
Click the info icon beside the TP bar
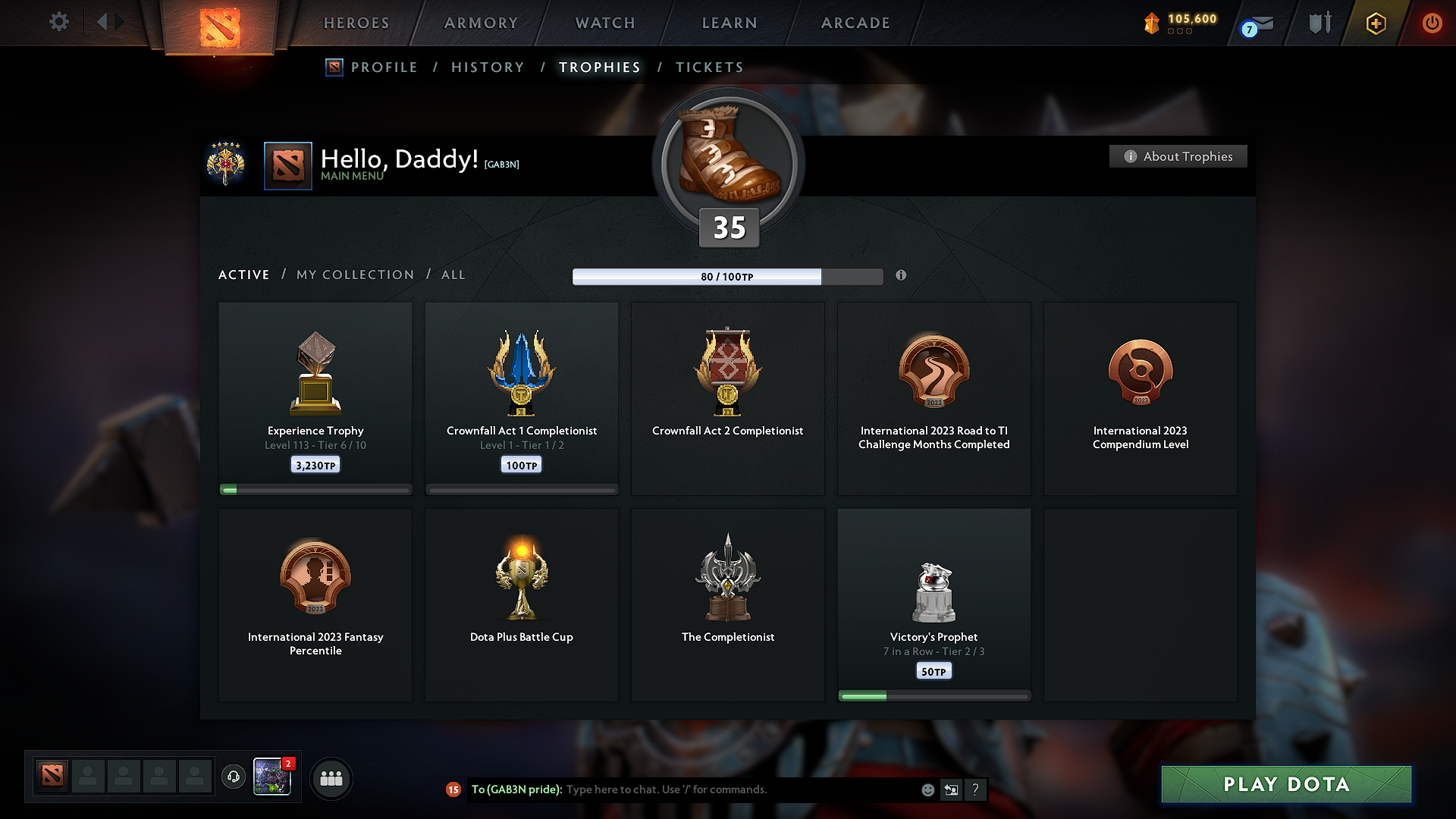click(x=902, y=276)
